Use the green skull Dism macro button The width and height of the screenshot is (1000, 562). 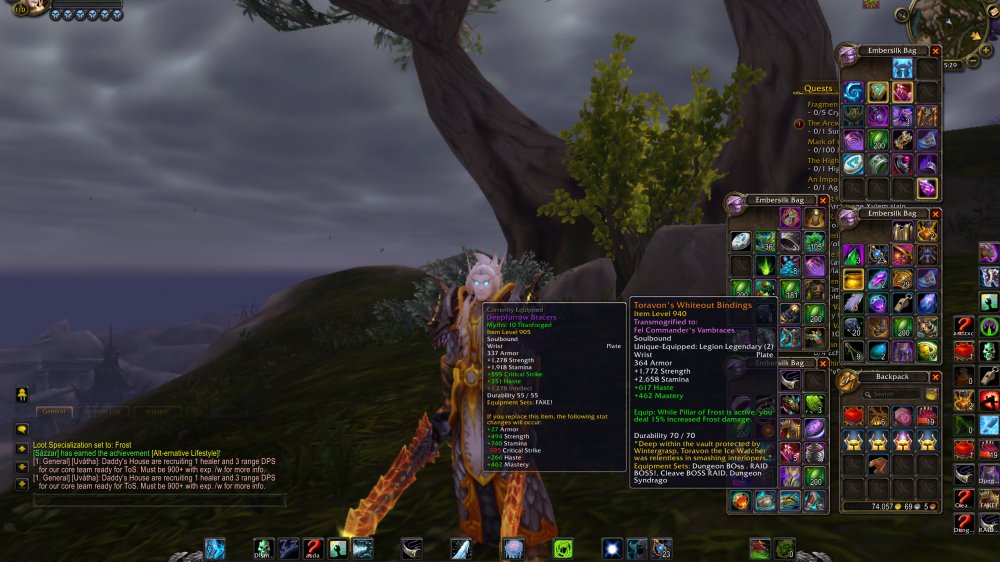pos(264,548)
